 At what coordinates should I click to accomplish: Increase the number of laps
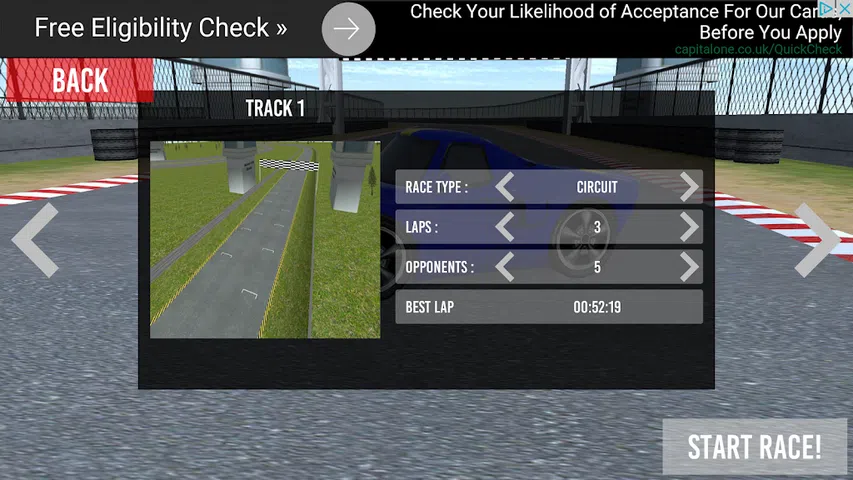click(689, 227)
